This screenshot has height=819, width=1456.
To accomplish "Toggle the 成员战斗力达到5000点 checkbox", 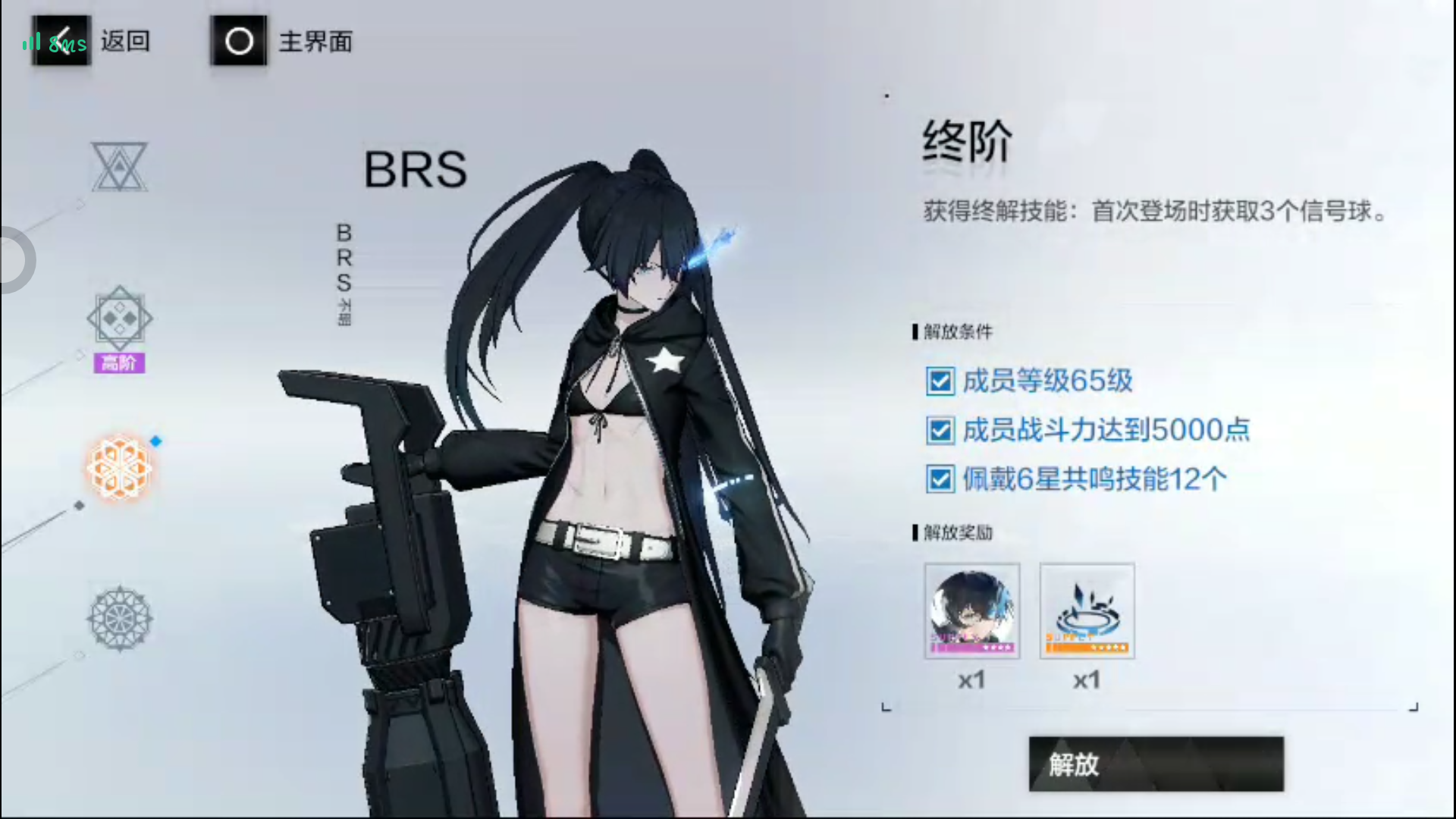I will (x=940, y=431).
